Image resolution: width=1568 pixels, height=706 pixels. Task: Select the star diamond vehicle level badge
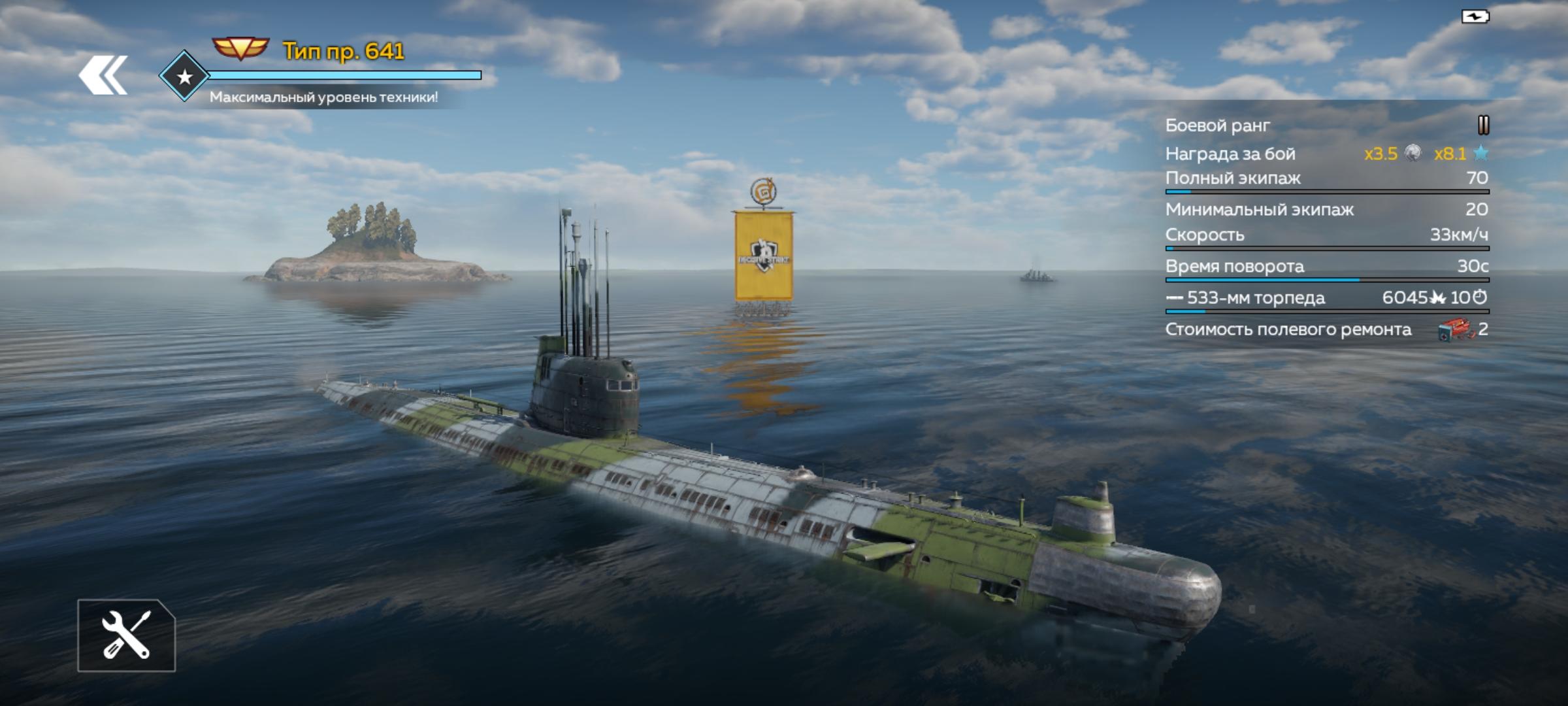click(184, 76)
